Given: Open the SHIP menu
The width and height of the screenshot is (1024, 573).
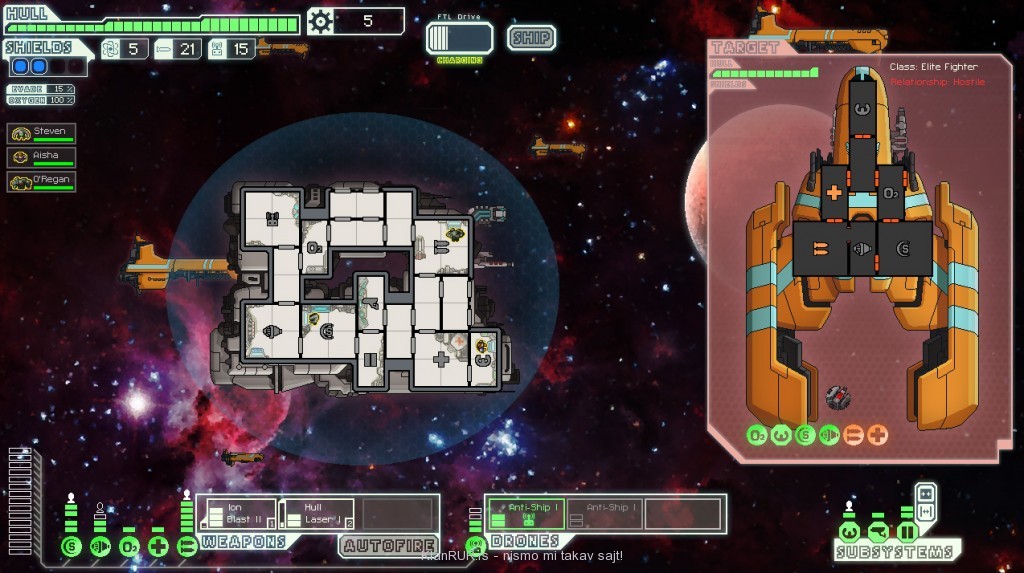Looking at the screenshot, I should pyautogui.click(x=531, y=38).
